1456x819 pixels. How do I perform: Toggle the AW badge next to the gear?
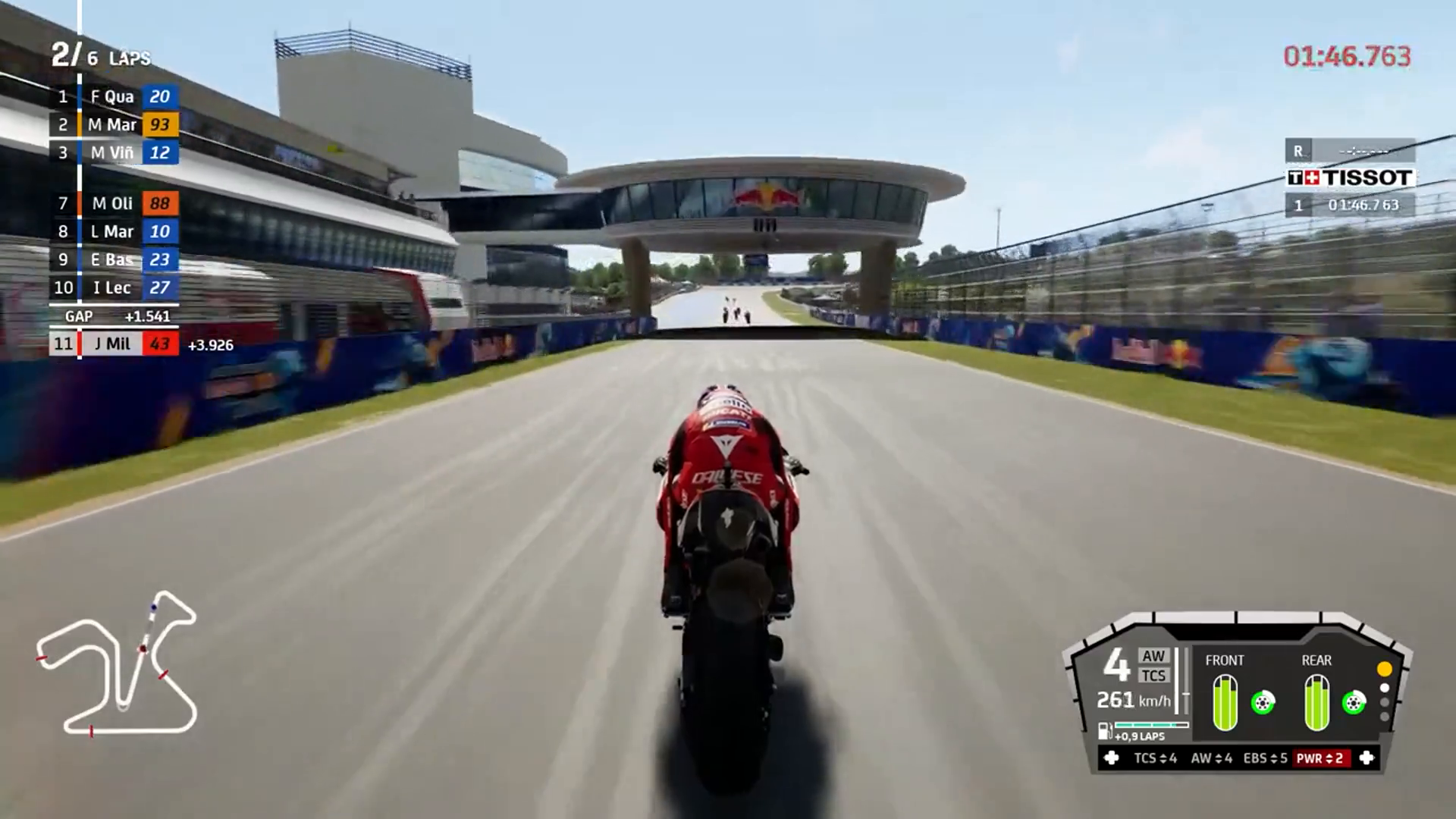pos(1153,655)
